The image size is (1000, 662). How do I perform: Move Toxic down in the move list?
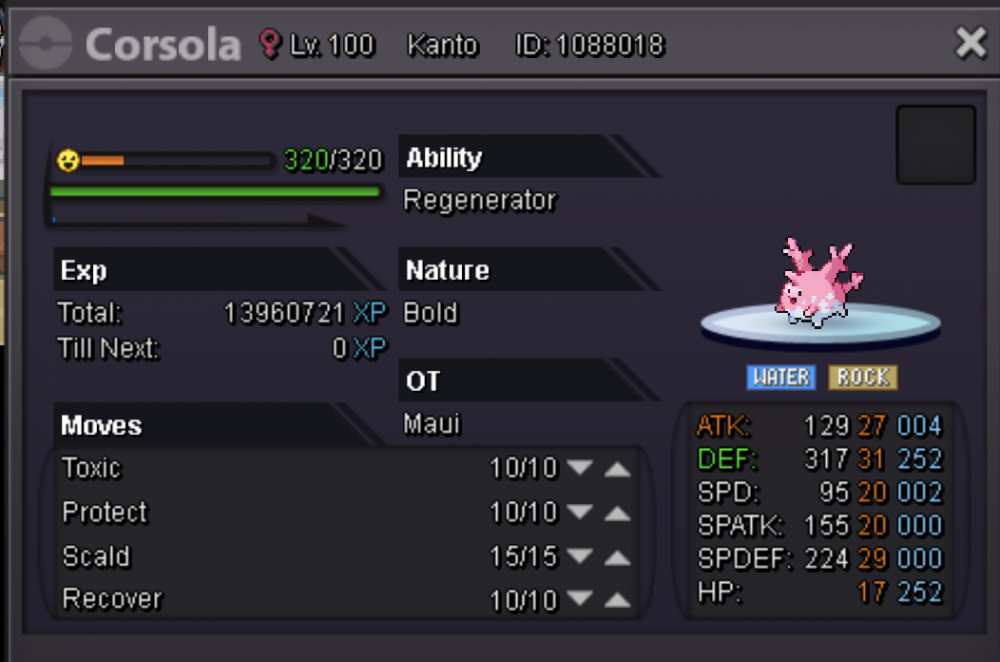point(580,469)
